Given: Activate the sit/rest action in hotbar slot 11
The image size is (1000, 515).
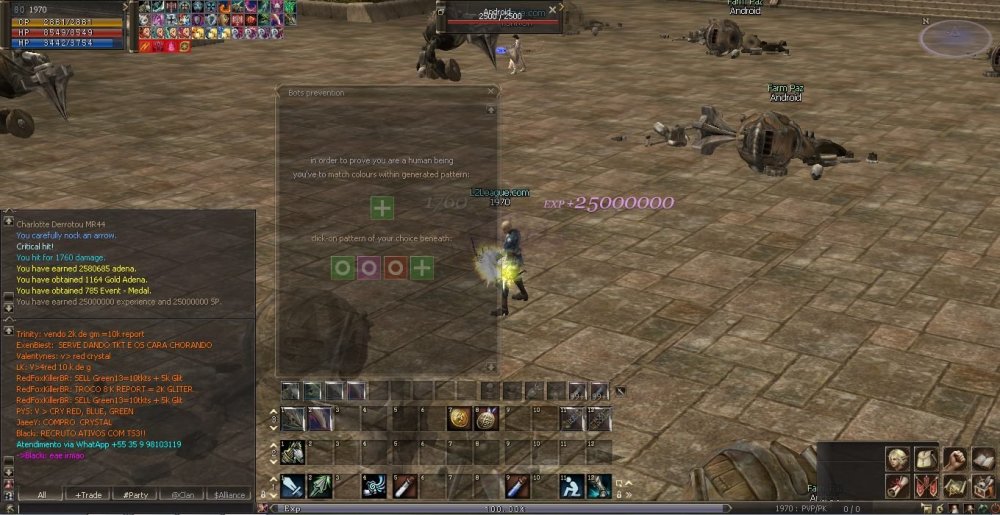Looking at the screenshot, I should (x=571, y=486).
